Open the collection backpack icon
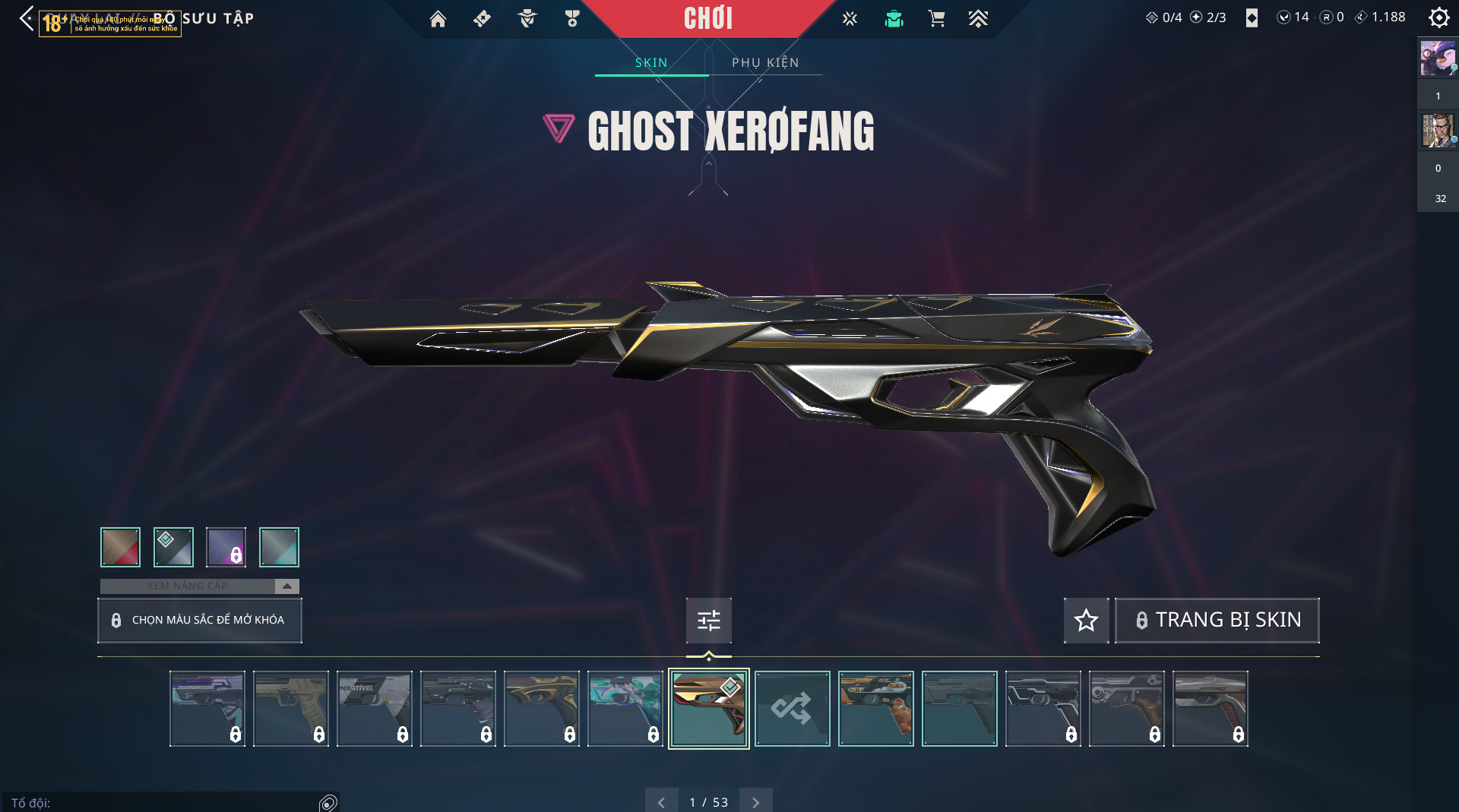This screenshot has height=812, width=1459. 894,19
